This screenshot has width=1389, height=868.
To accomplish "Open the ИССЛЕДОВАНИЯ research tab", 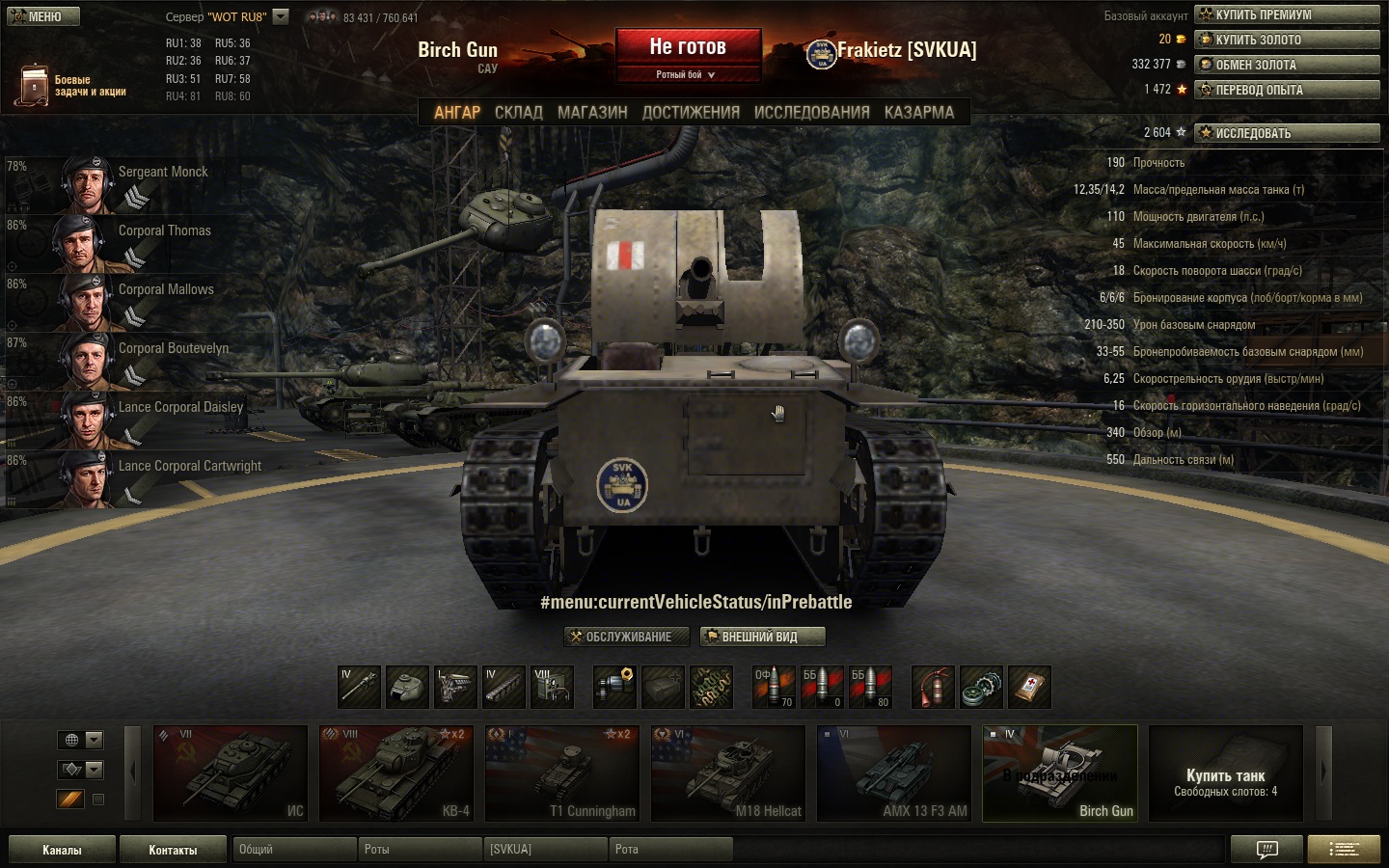I will pos(811,113).
